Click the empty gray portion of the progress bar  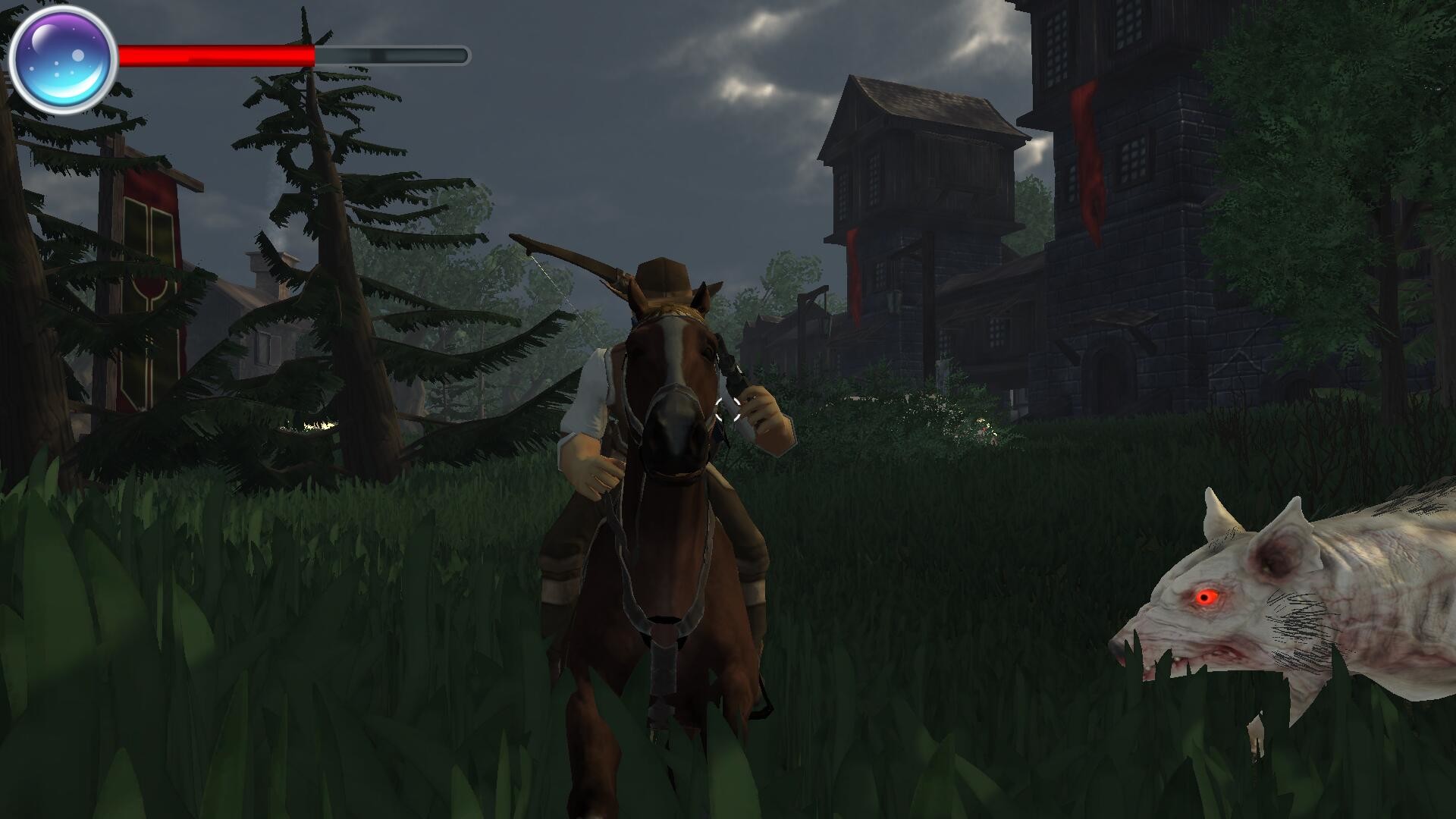[394, 54]
